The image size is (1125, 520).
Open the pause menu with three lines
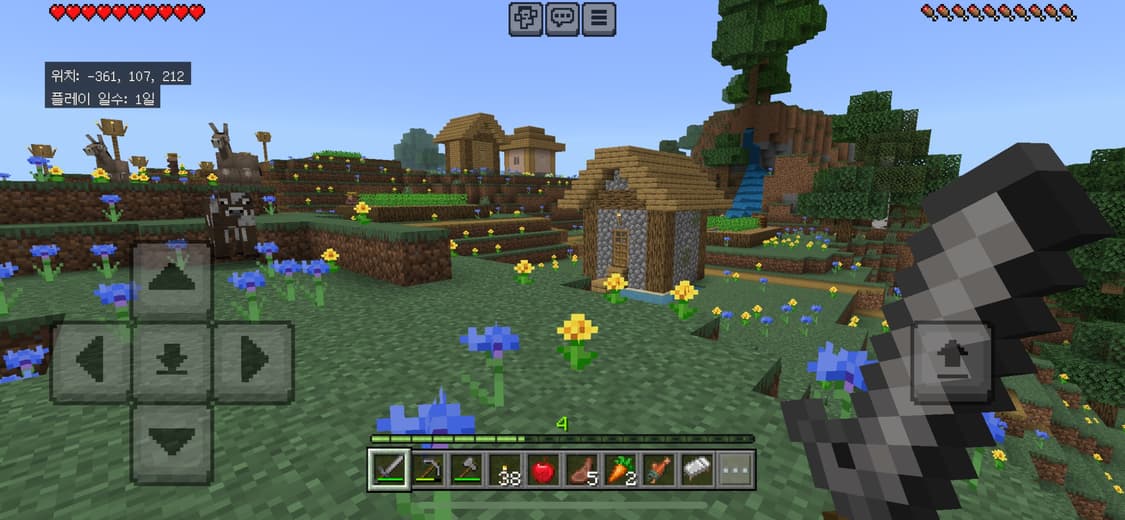(x=599, y=19)
